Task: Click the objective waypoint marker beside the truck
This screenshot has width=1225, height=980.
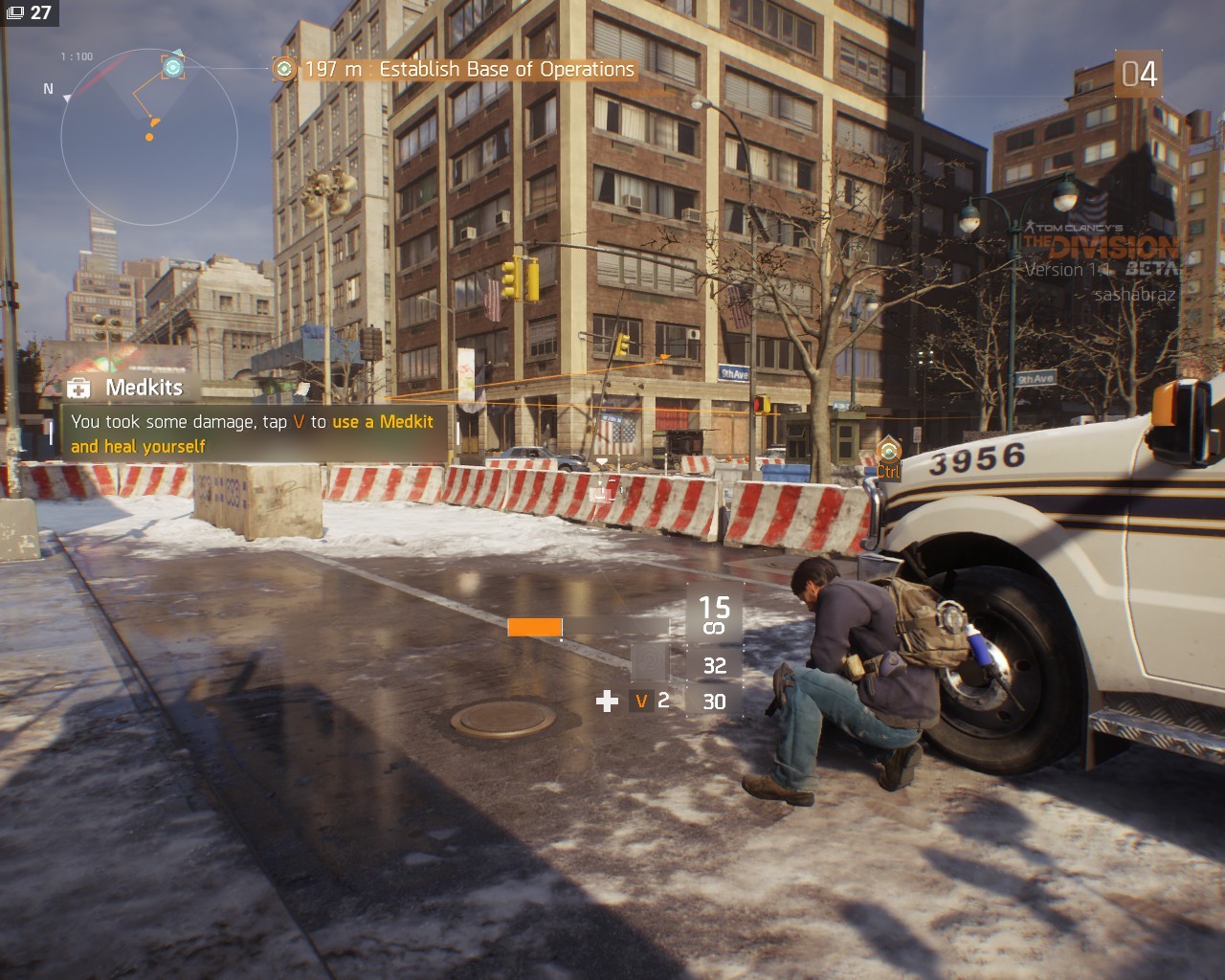Action: (889, 450)
